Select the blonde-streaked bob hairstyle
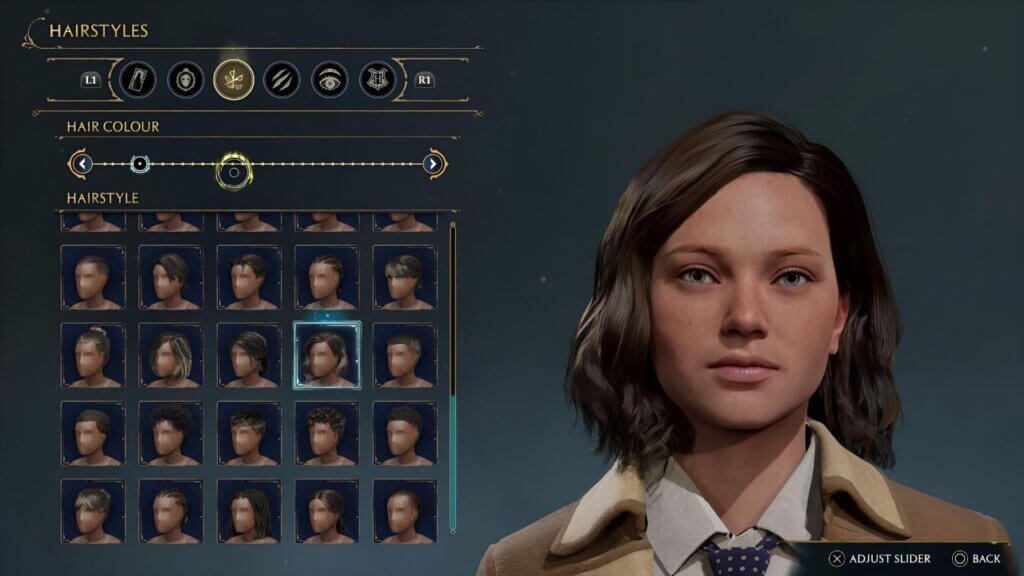This screenshot has width=1024, height=576. [170, 355]
